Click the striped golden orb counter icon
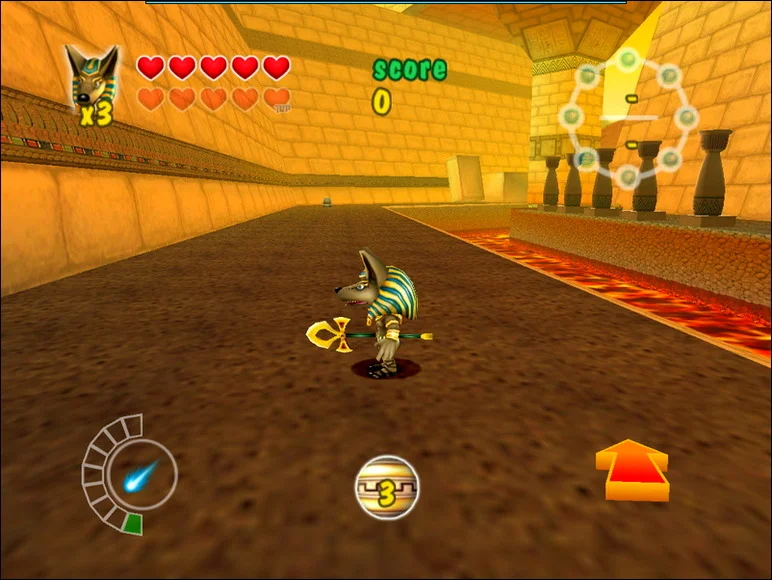 click(x=387, y=487)
